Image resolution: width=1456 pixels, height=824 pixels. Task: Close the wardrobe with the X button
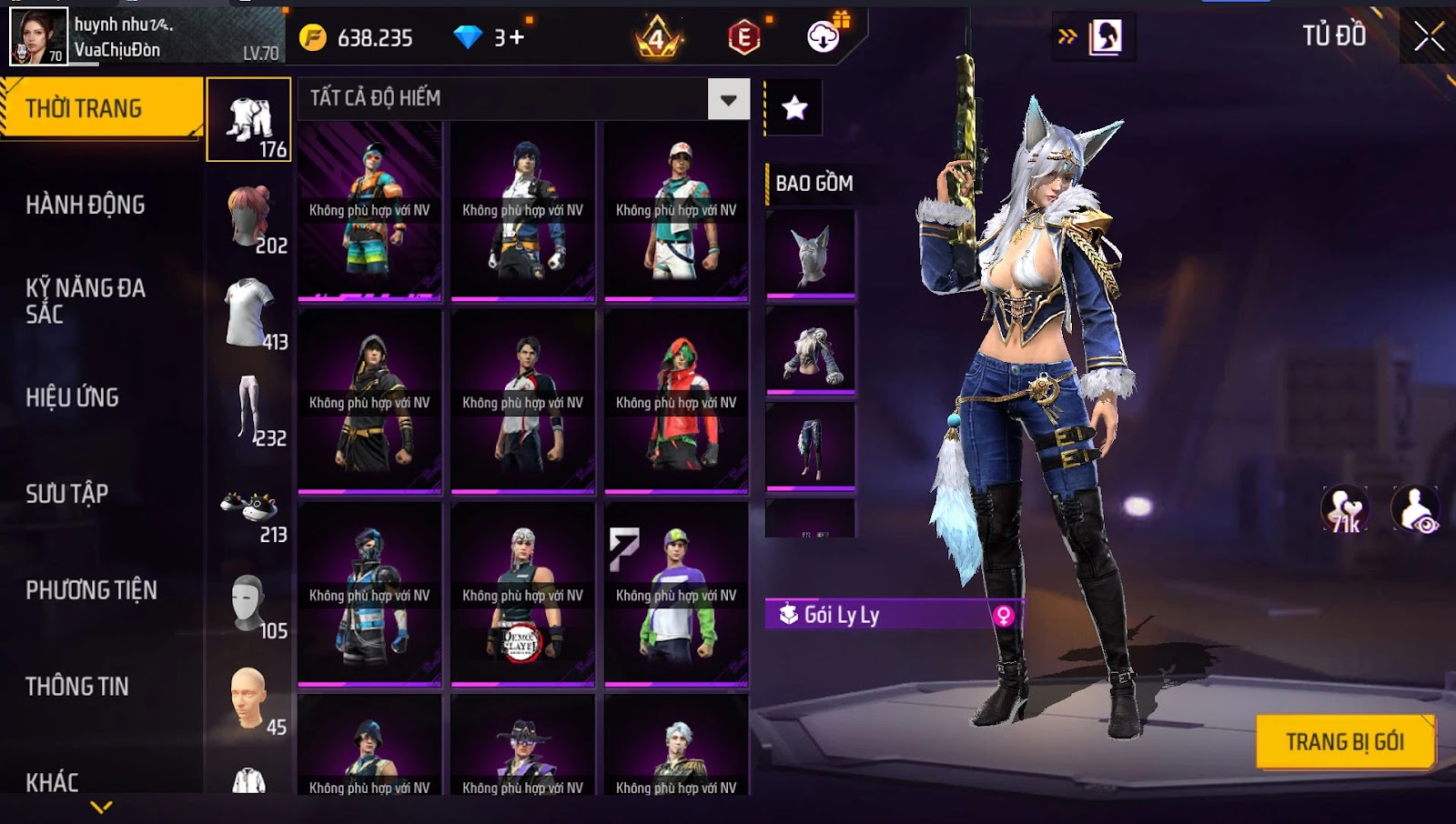(x=1429, y=36)
